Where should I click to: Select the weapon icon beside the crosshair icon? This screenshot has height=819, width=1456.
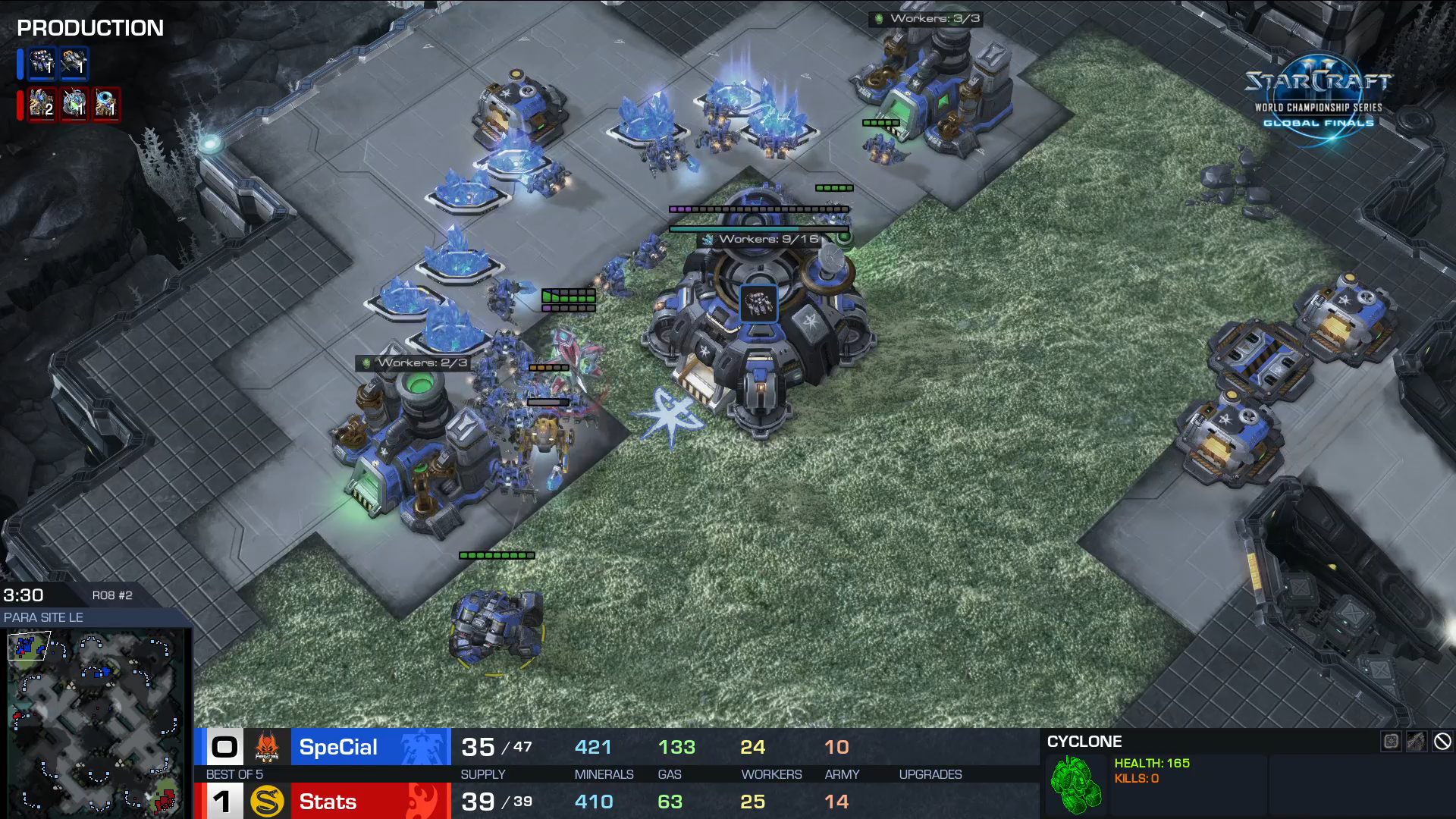tap(1417, 742)
